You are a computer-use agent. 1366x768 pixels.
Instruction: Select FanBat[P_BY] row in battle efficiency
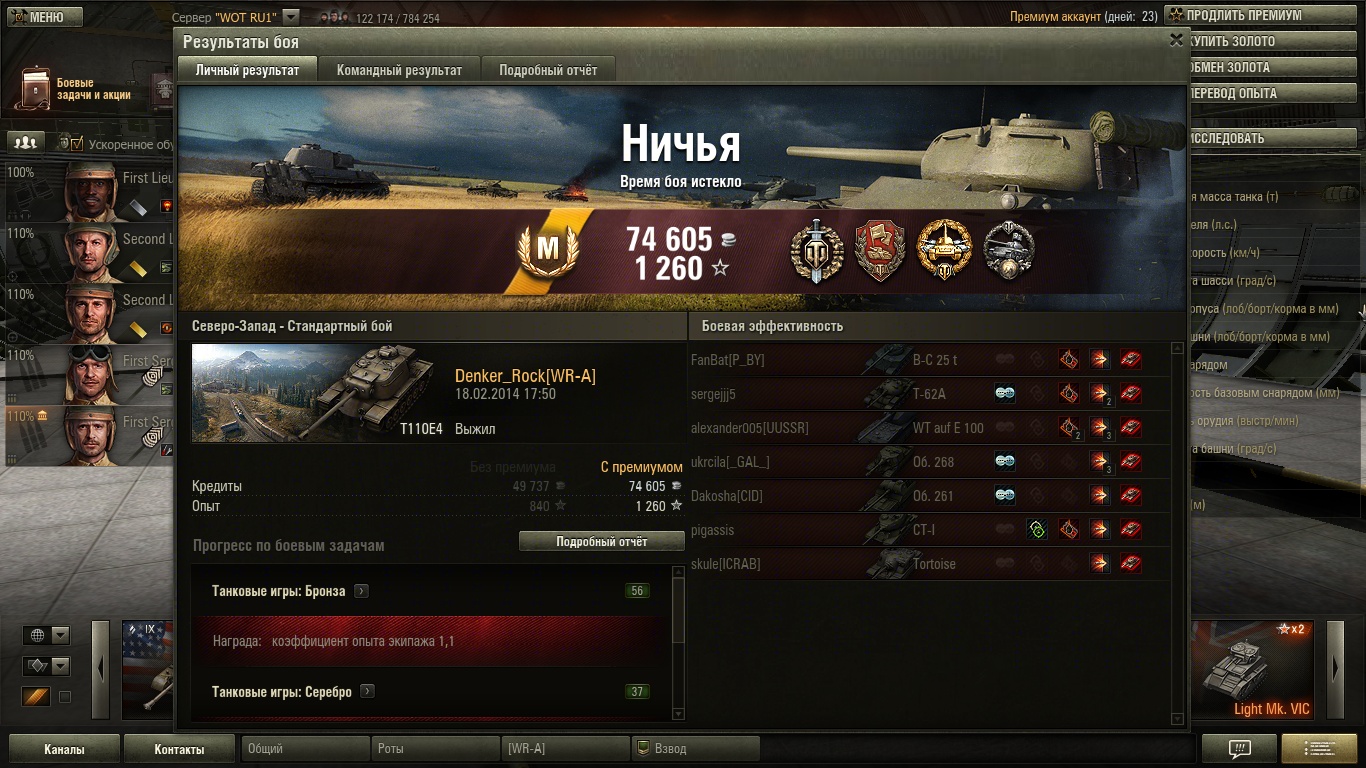click(x=928, y=360)
